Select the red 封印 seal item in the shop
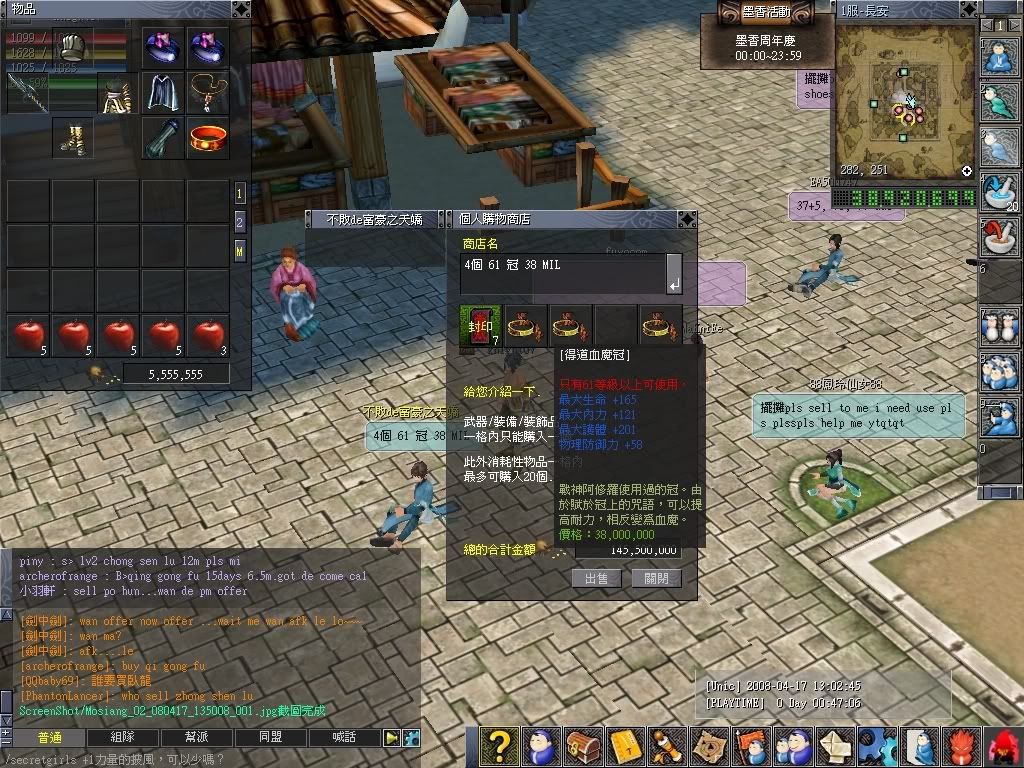The height and width of the screenshot is (768, 1024). click(x=478, y=324)
